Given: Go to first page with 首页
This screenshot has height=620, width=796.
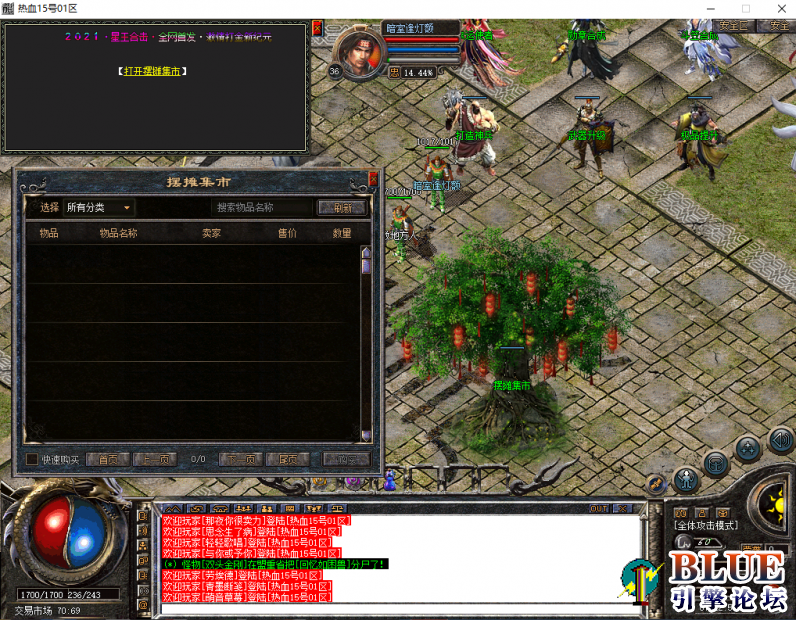Looking at the screenshot, I should tap(108, 460).
